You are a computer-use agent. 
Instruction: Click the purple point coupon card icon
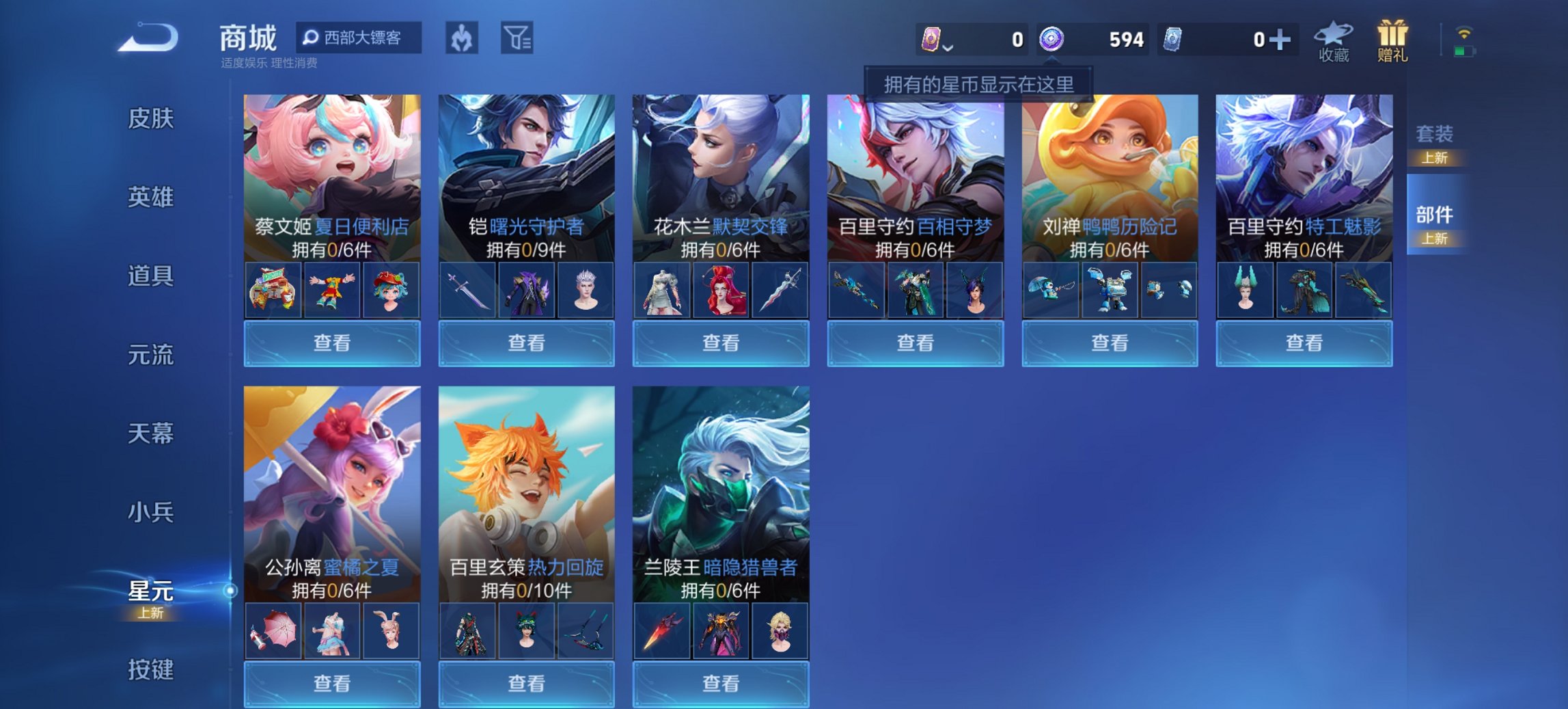pyautogui.click(x=932, y=40)
